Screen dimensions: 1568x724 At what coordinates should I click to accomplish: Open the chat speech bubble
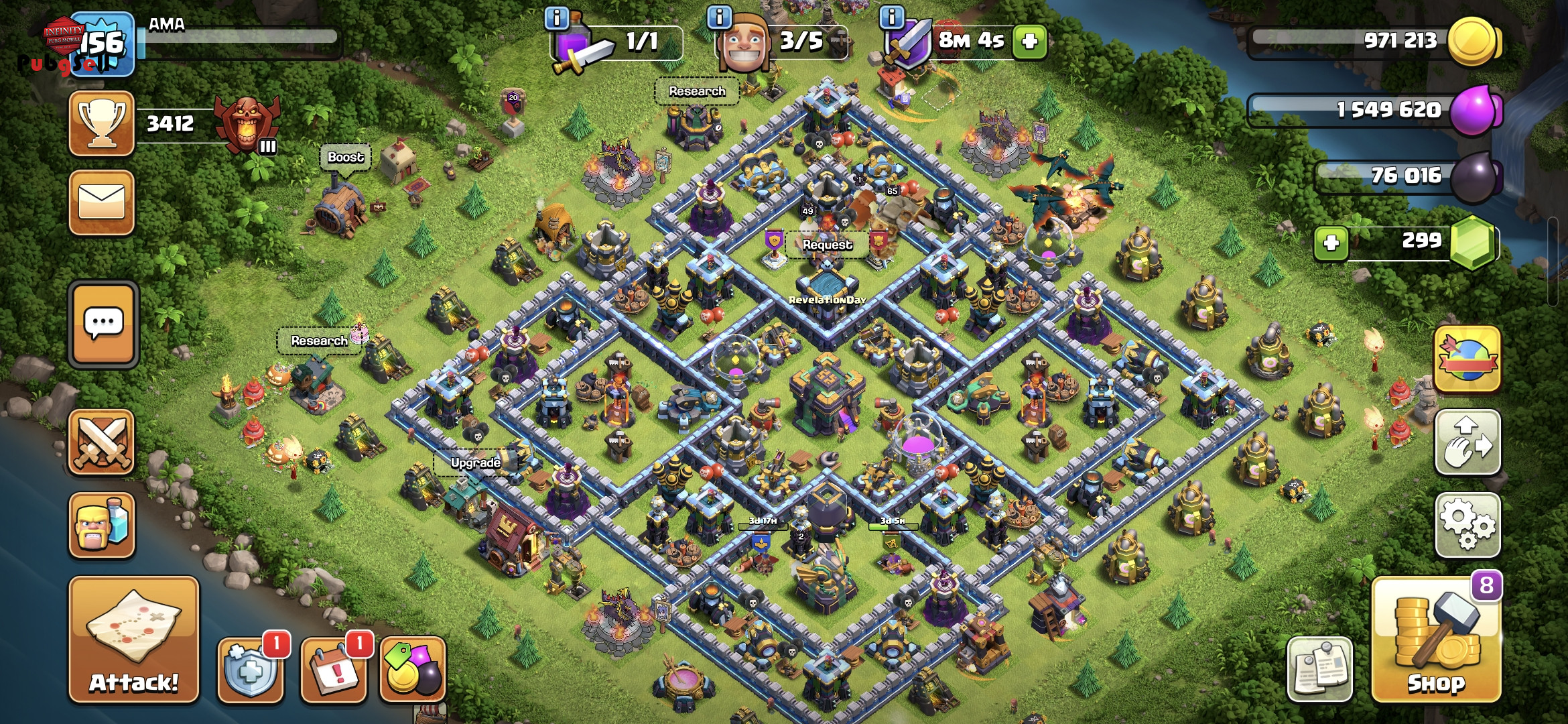pos(103,324)
